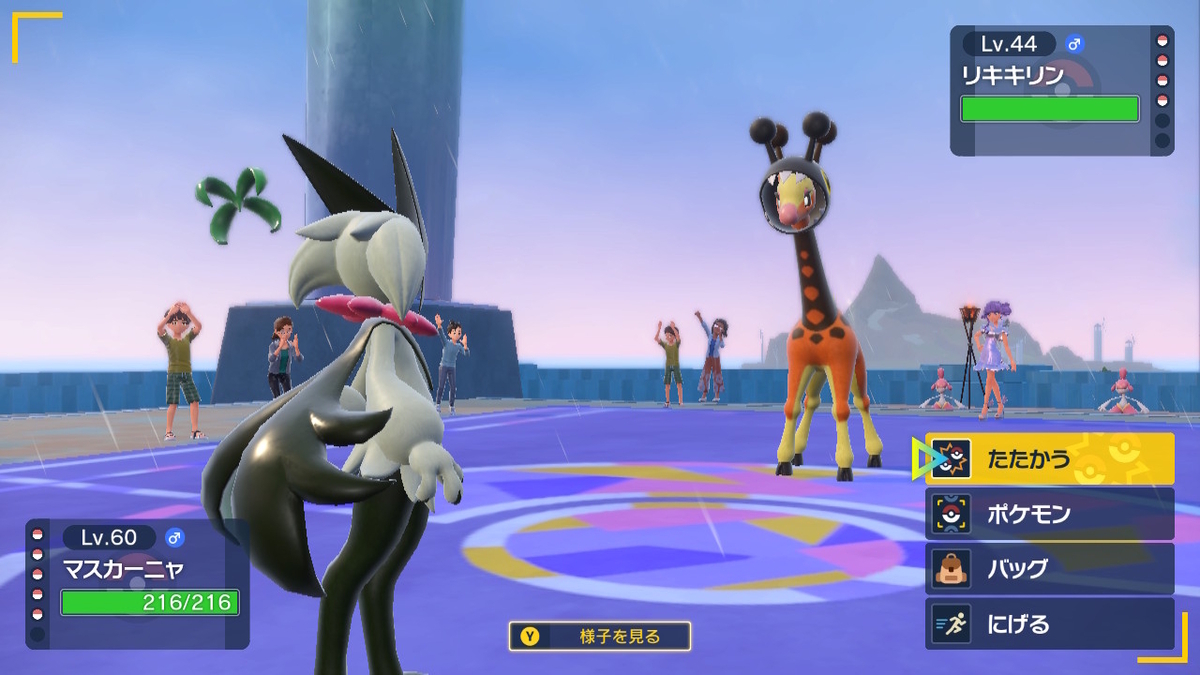Open the ポケモン party menu
The width and height of the screenshot is (1200, 675).
(1049, 515)
